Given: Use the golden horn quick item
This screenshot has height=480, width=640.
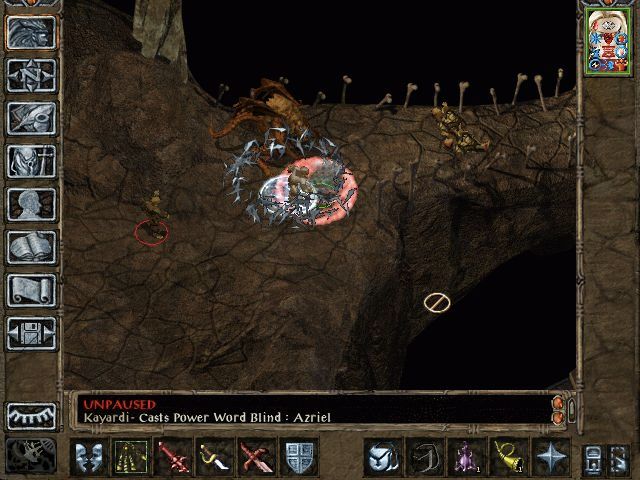Looking at the screenshot, I should 508,458.
